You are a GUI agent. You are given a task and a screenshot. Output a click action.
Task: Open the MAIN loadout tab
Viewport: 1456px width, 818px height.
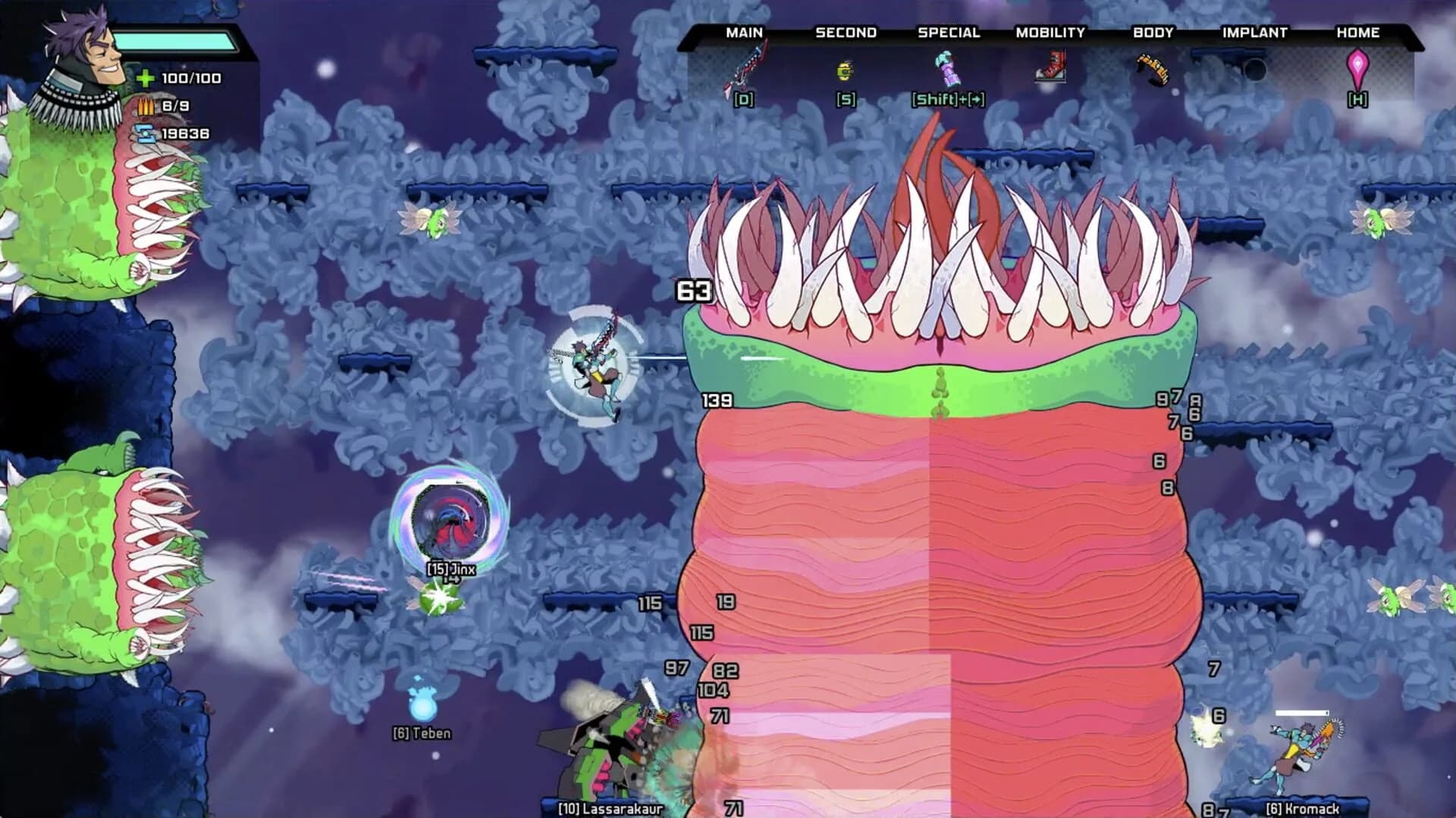tap(743, 33)
